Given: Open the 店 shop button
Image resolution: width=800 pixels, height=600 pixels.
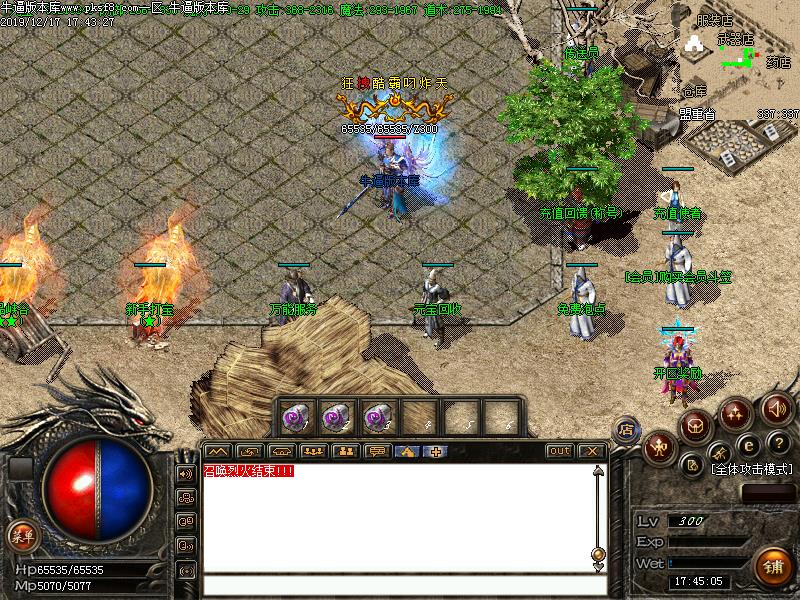Looking at the screenshot, I should pos(626,430).
